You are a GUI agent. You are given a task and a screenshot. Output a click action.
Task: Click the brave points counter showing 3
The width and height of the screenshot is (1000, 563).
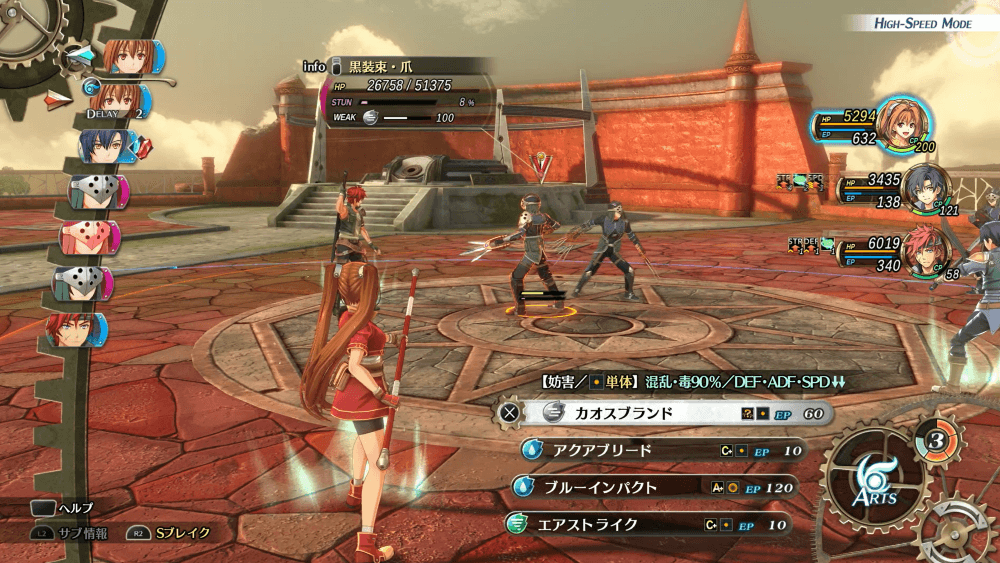[x=934, y=440]
